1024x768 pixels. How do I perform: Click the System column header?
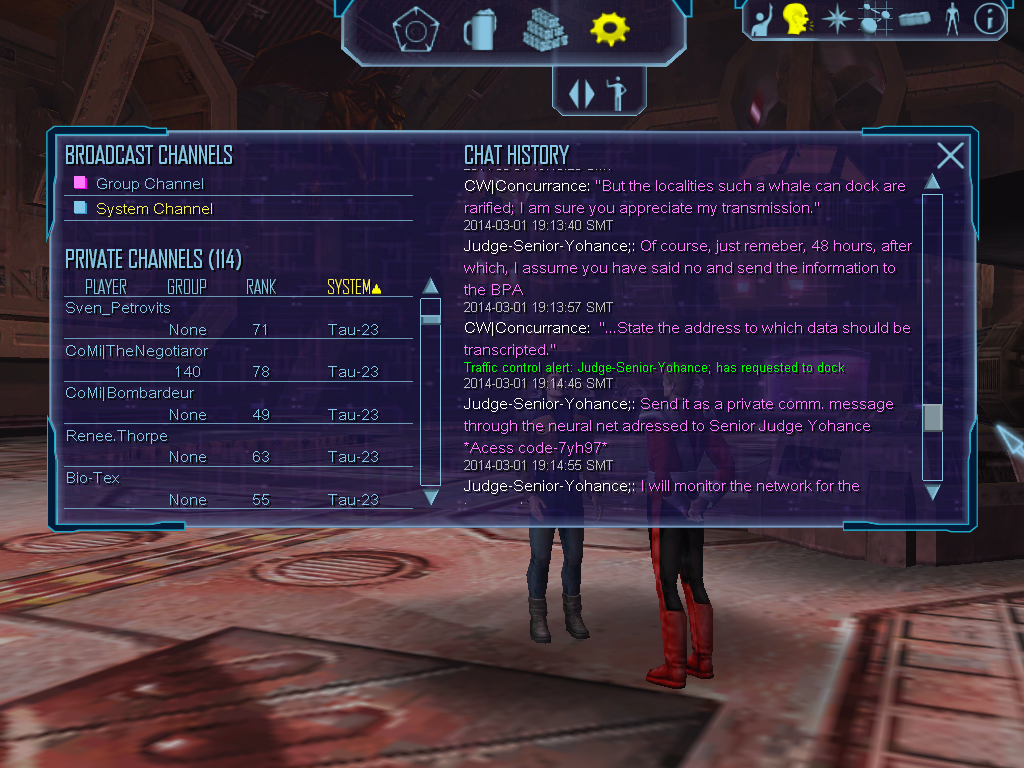click(353, 287)
